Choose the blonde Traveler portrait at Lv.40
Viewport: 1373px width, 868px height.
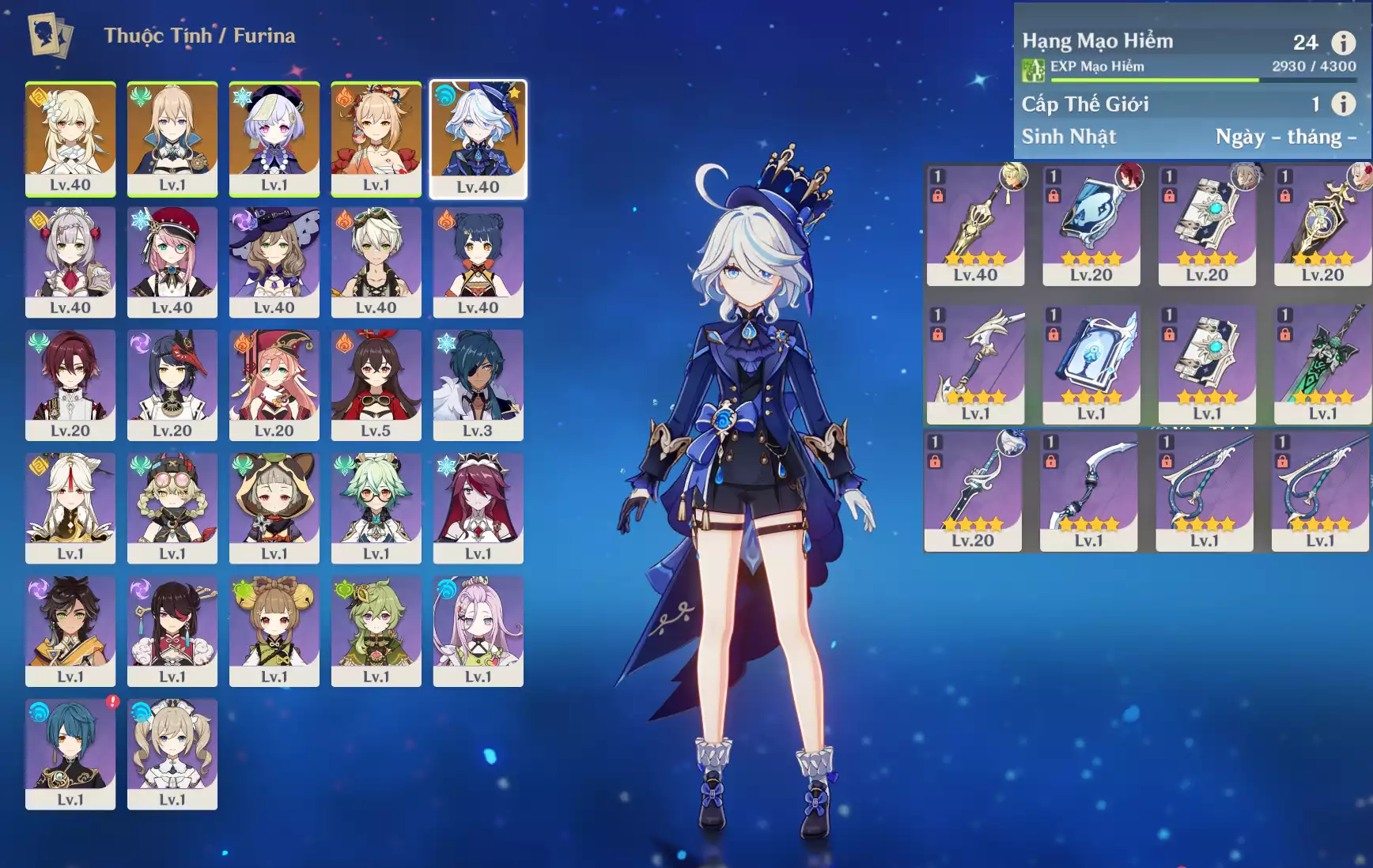pos(70,138)
